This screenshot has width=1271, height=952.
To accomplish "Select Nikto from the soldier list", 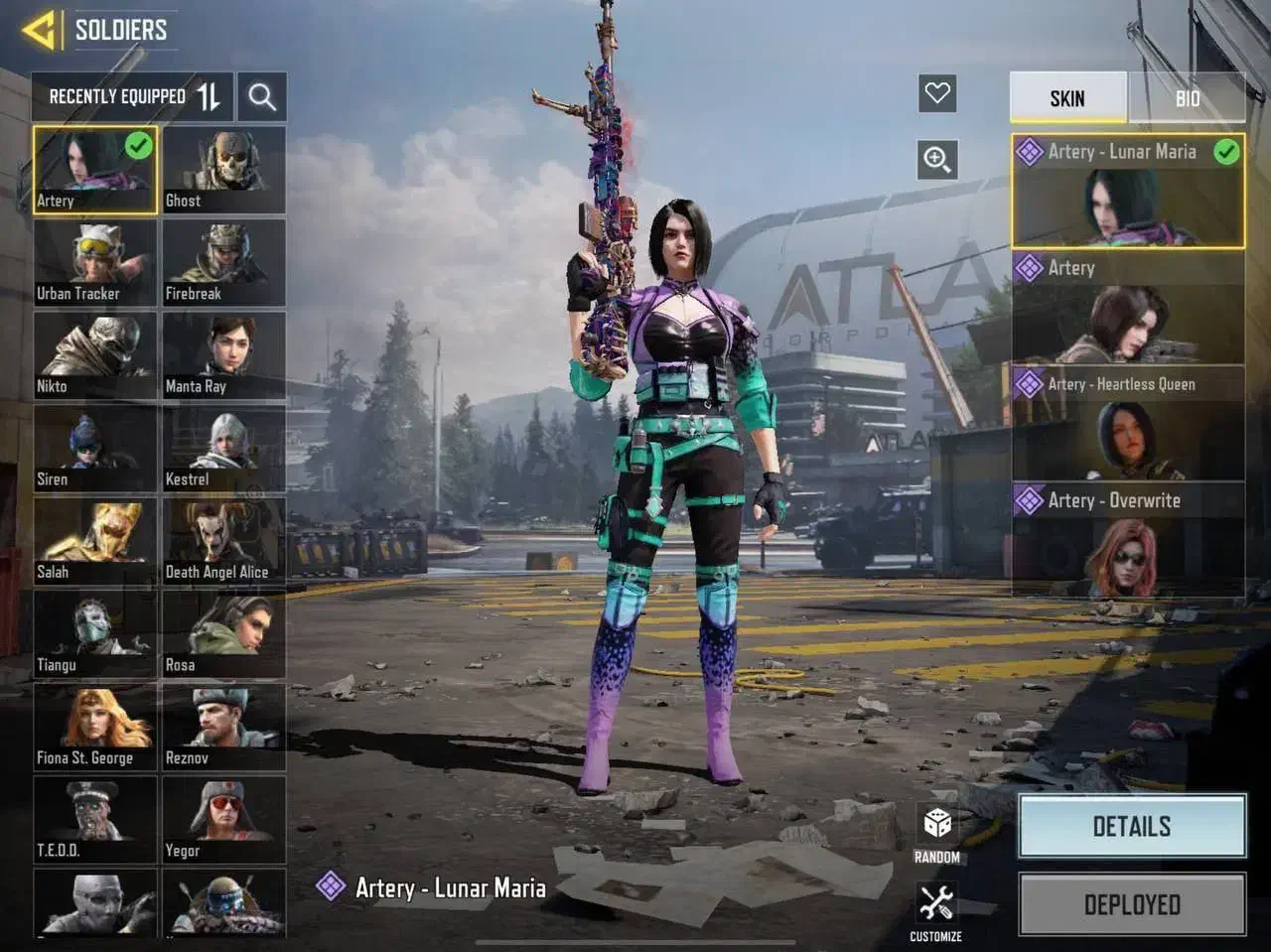I will click(x=95, y=355).
